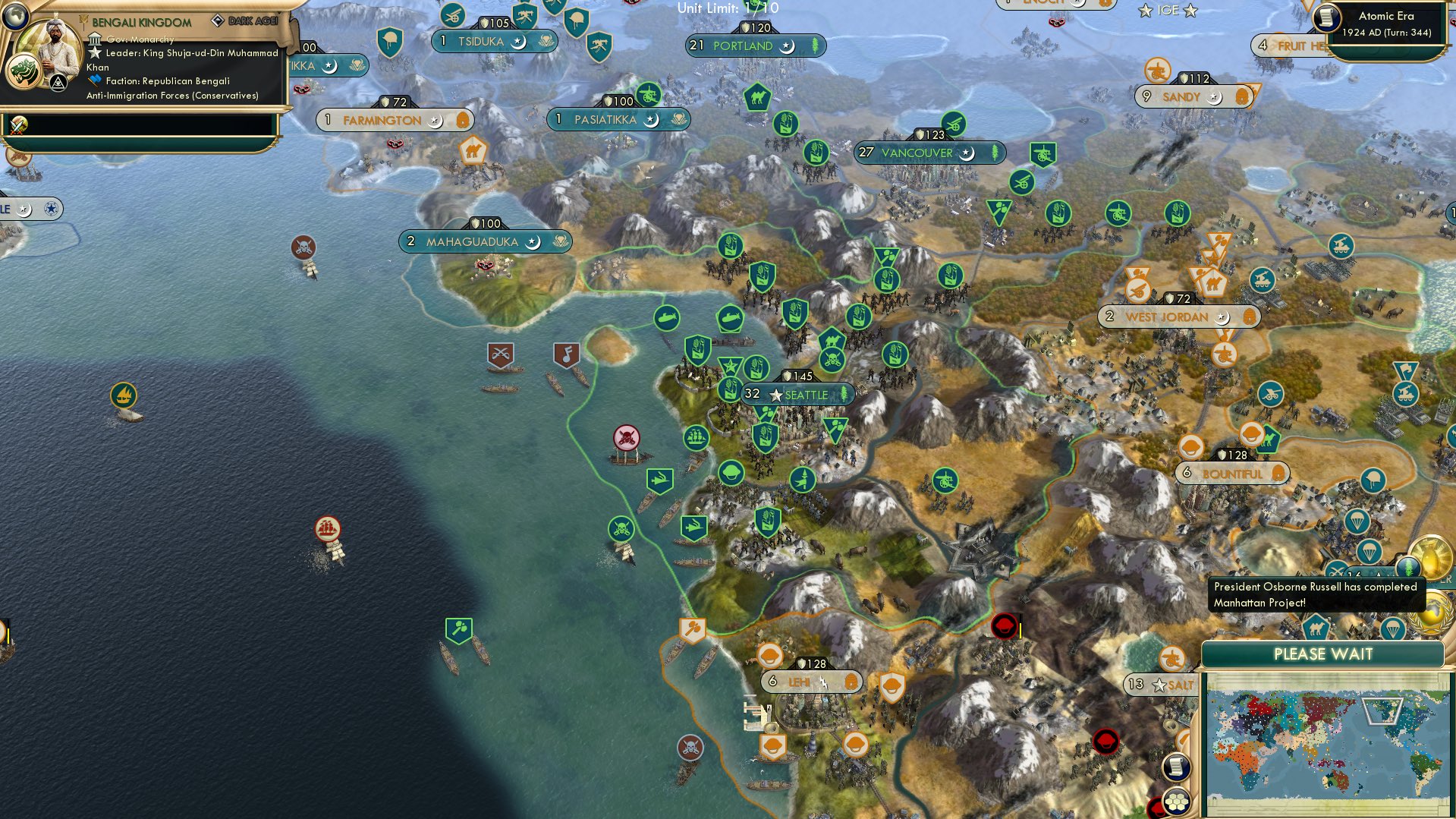Toggle the capital star icon beside Seattle
The height and width of the screenshot is (819, 1456).
775,394
